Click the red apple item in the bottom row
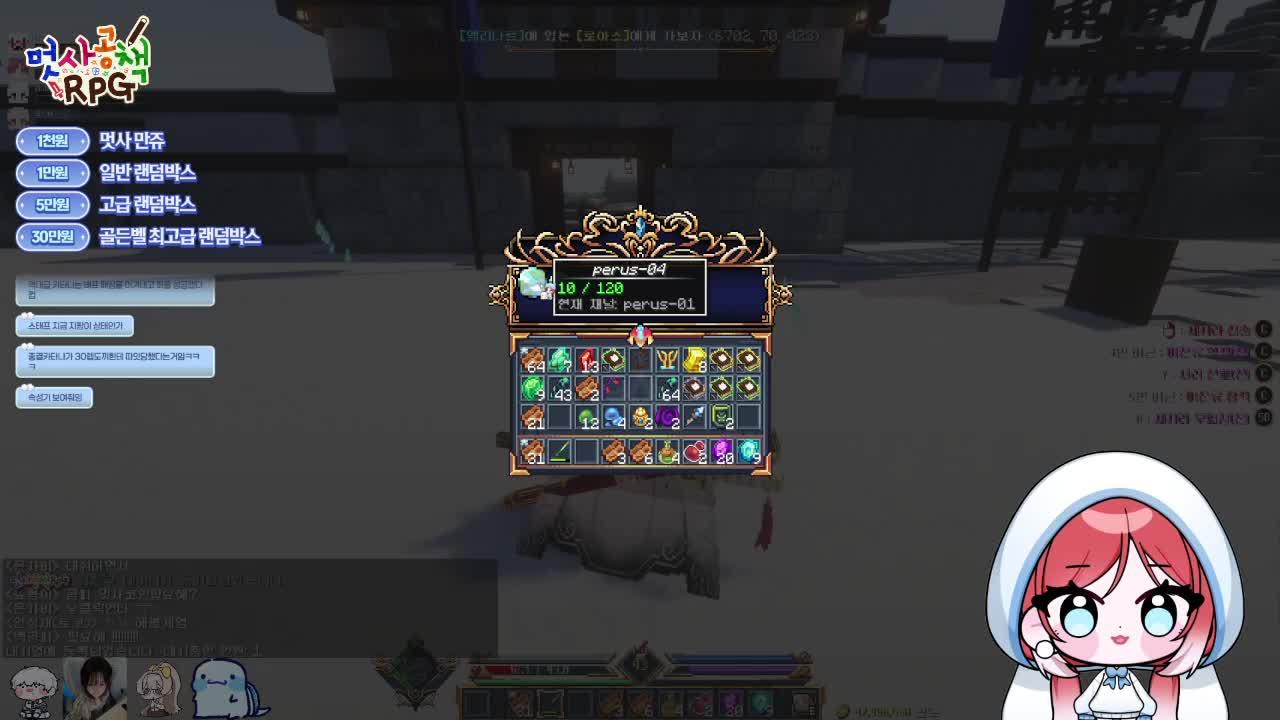 click(x=694, y=451)
